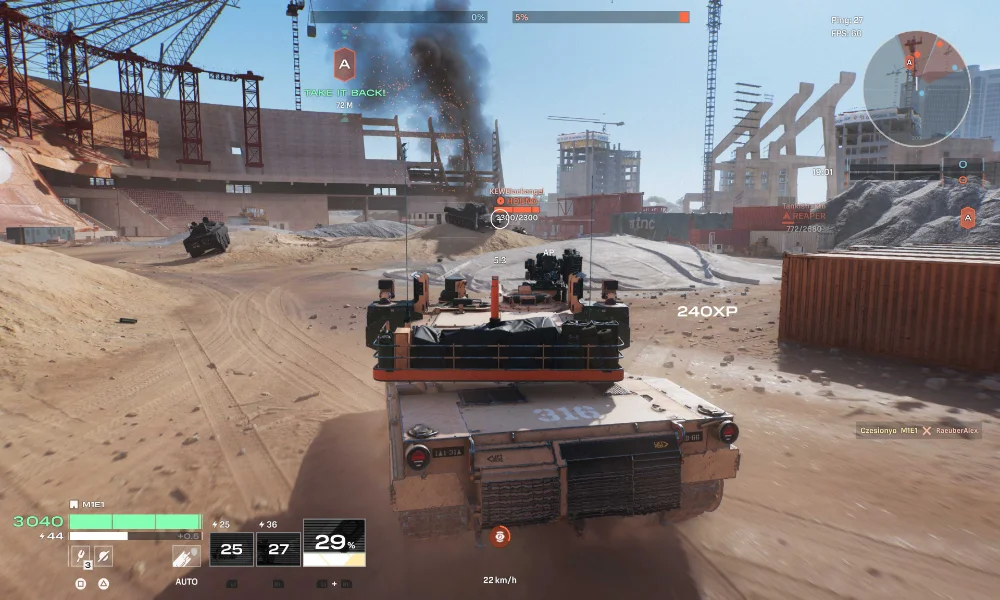1000x600 pixels.
Task: Select the ability slot charged to 29%
Action: pyautogui.click(x=334, y=543)
